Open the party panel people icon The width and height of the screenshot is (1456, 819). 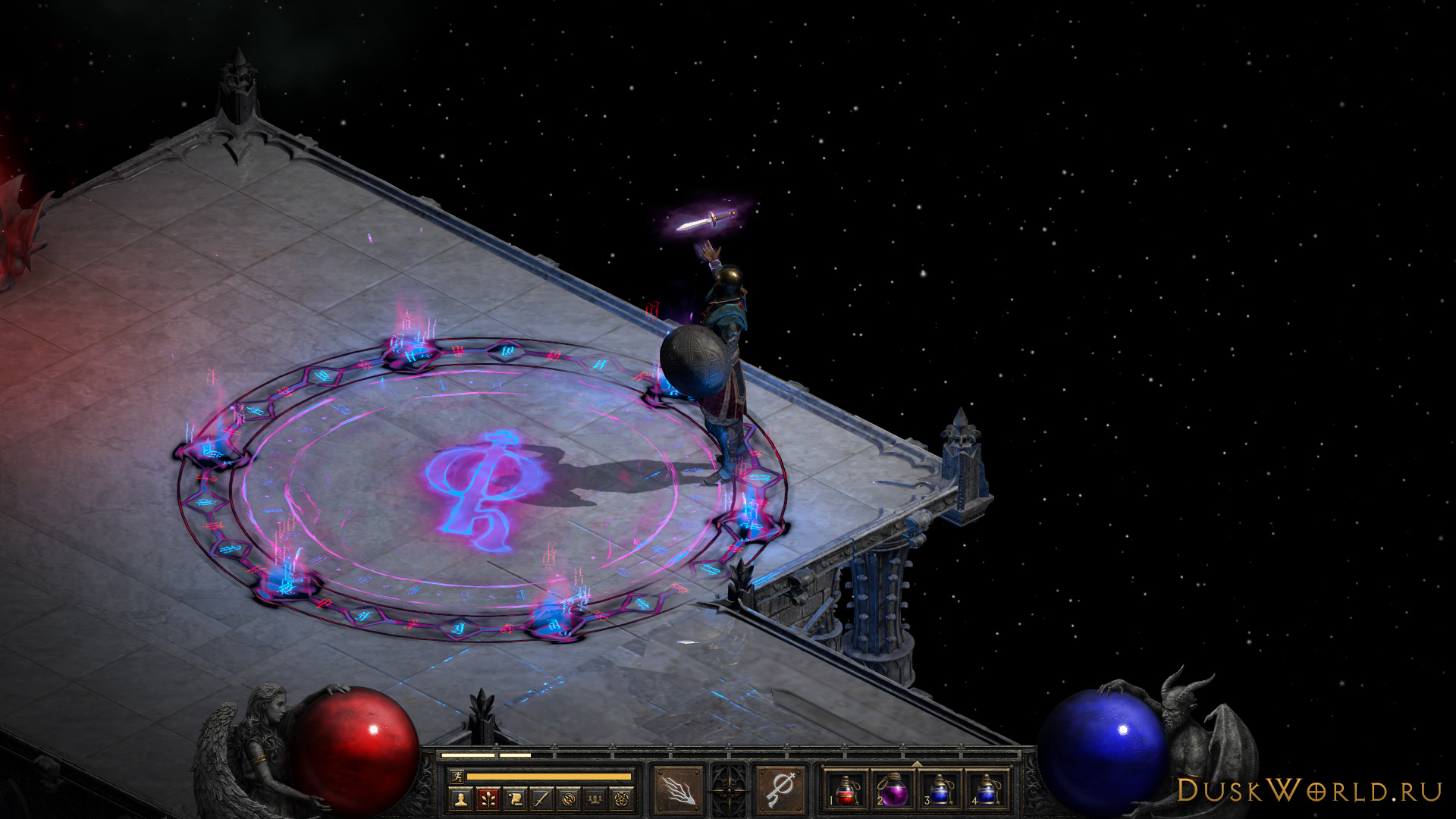tap(596, 799)
